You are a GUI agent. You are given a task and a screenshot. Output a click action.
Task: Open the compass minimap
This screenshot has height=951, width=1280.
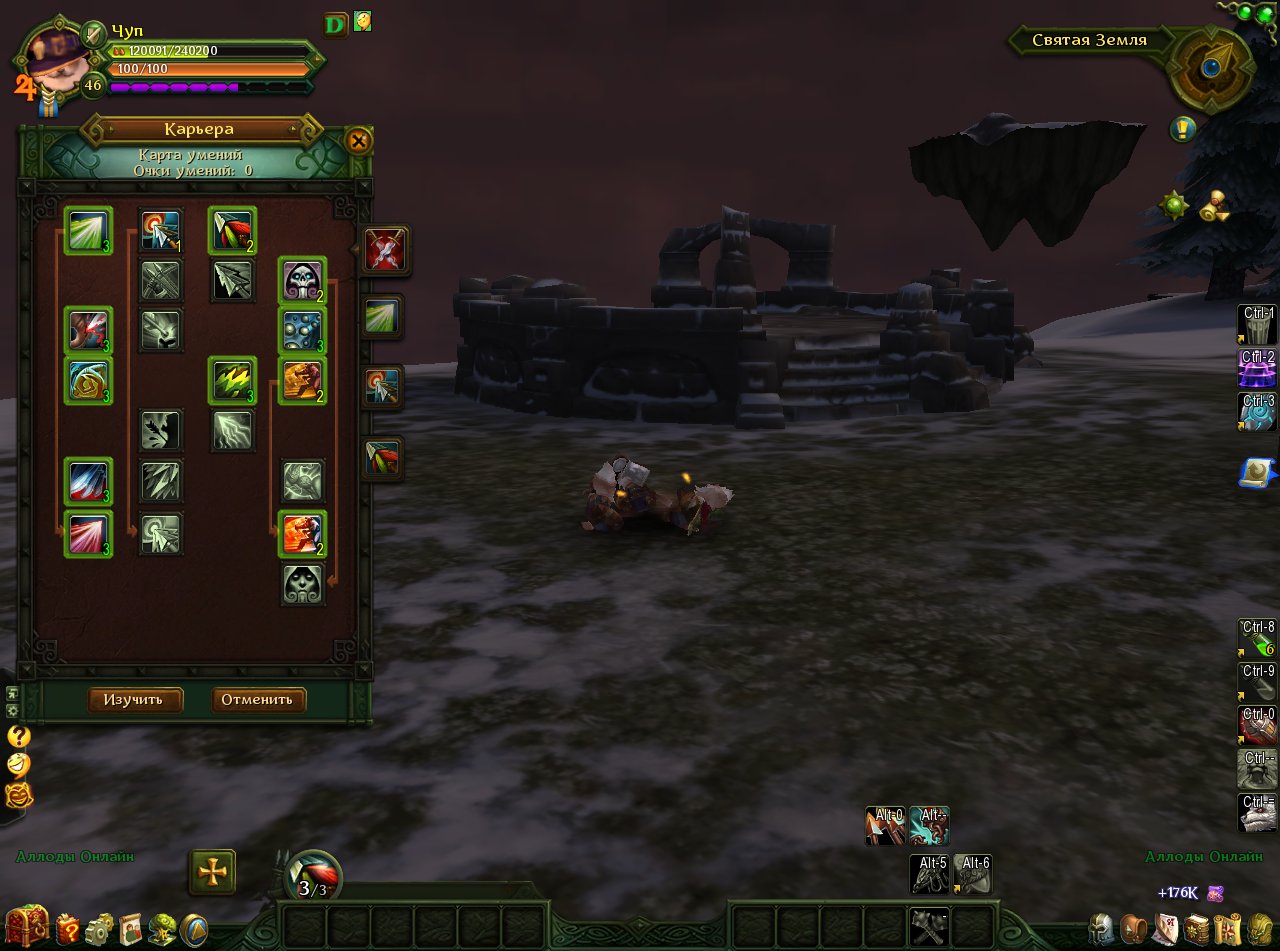[x=1212, y=67]
